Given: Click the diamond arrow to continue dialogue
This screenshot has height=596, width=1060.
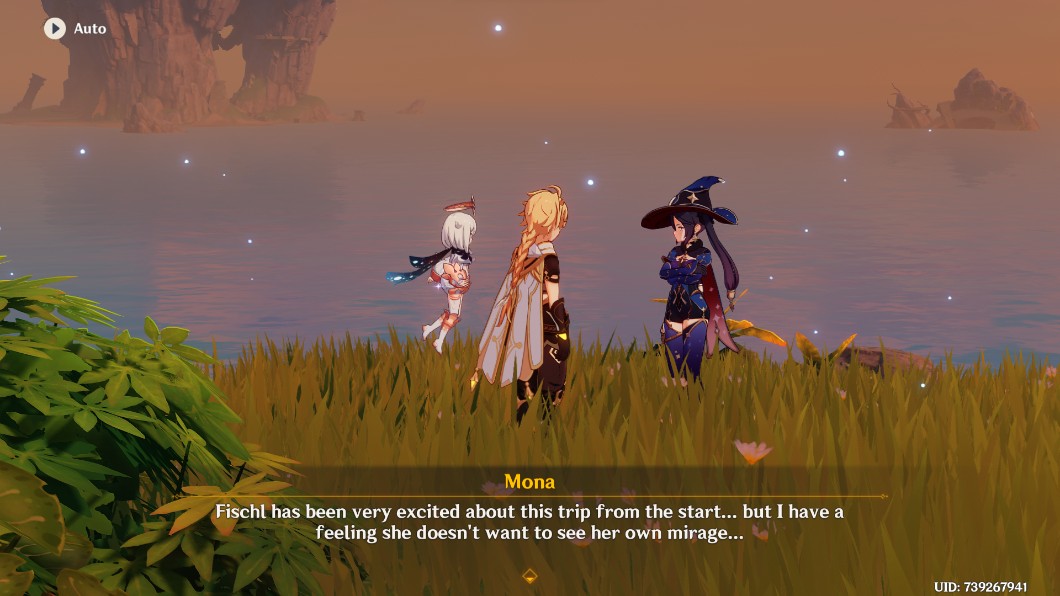Looking at the screenshot, I should coord(530,575).
